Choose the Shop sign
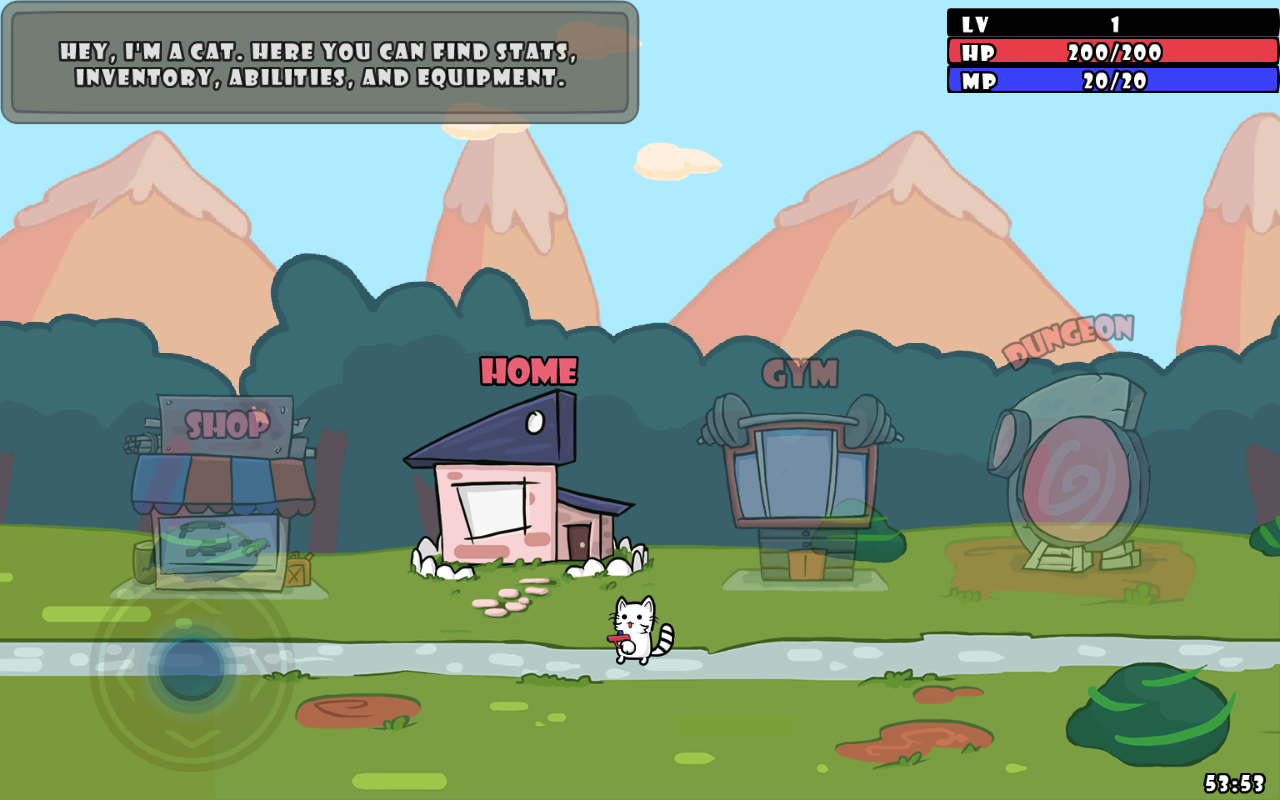1280x800 pixels. pos(227,426)
